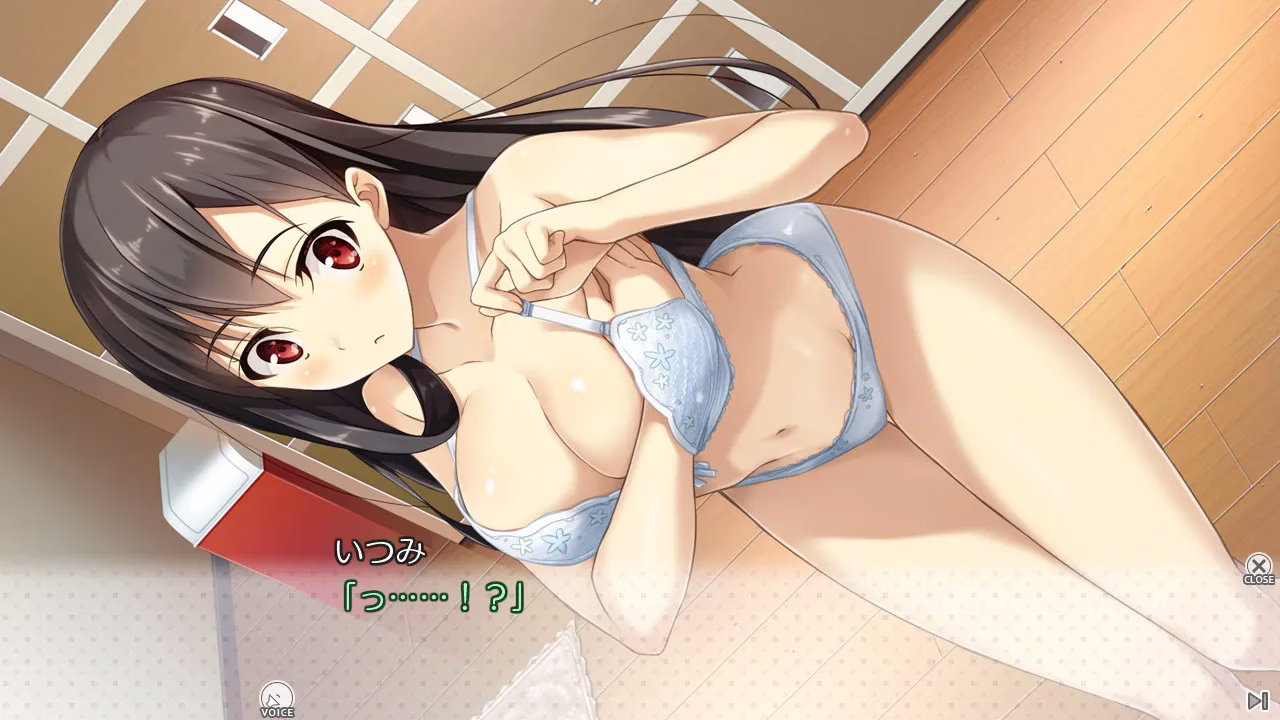
Task: Select the speaker icon inside the VOICE button
Action: coord(275,693)
